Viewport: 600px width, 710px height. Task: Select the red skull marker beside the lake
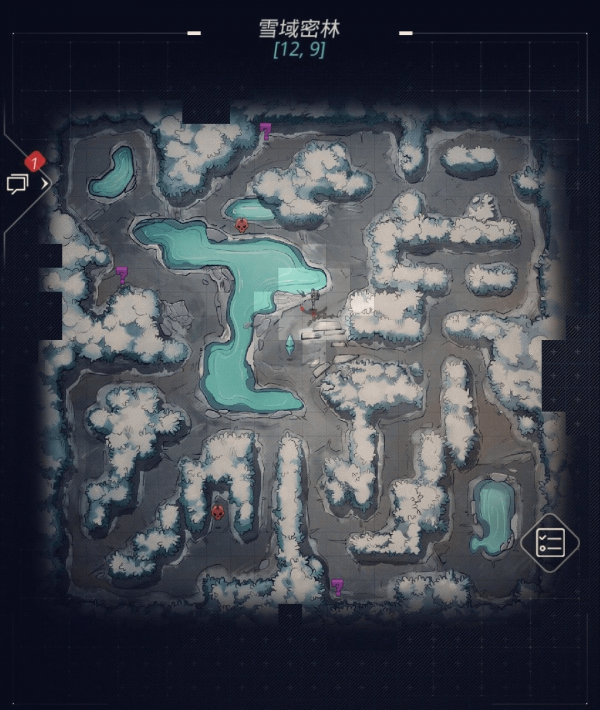(241, 226)
